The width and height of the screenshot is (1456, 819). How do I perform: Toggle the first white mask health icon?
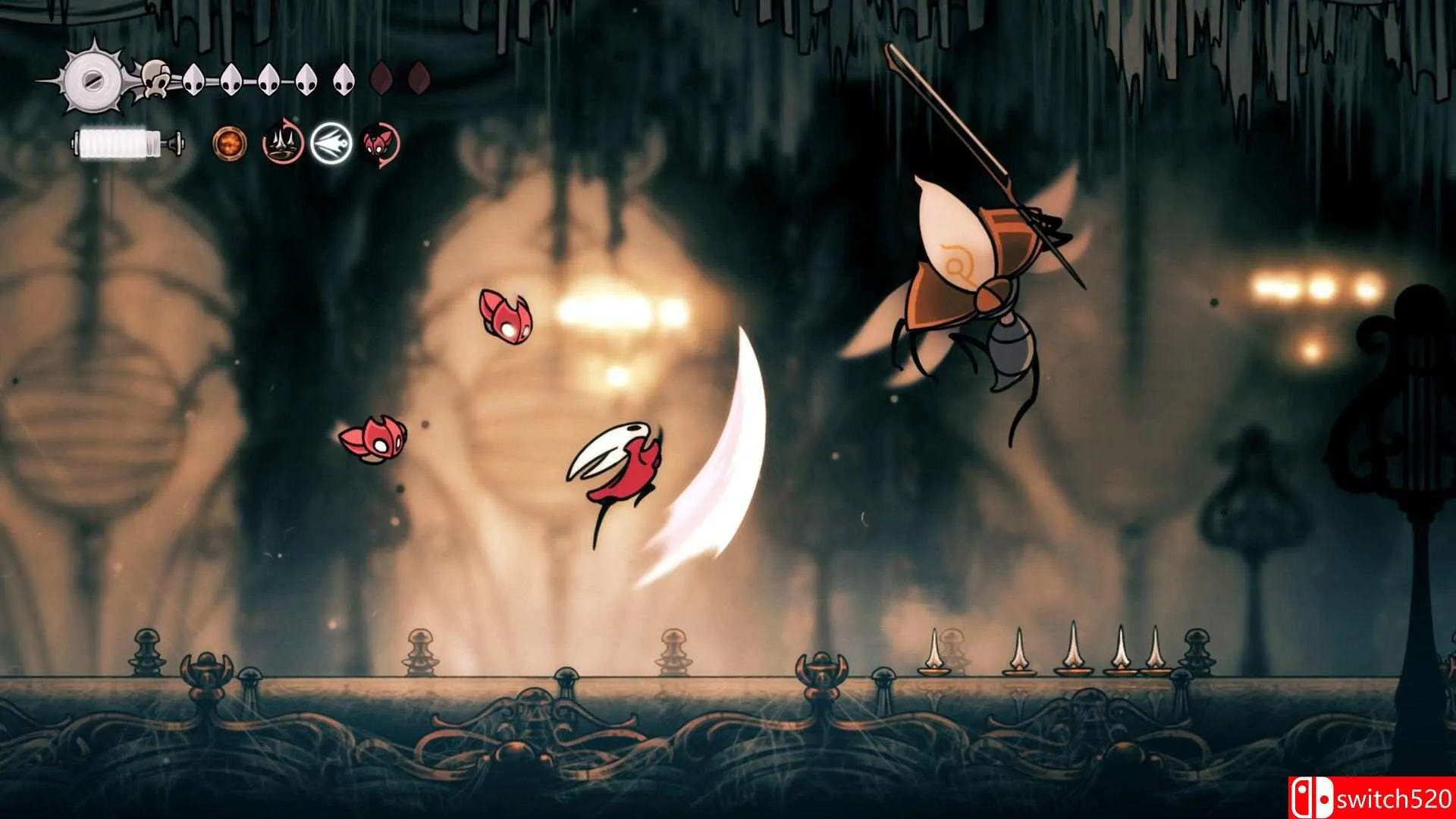tap(194, 78)
